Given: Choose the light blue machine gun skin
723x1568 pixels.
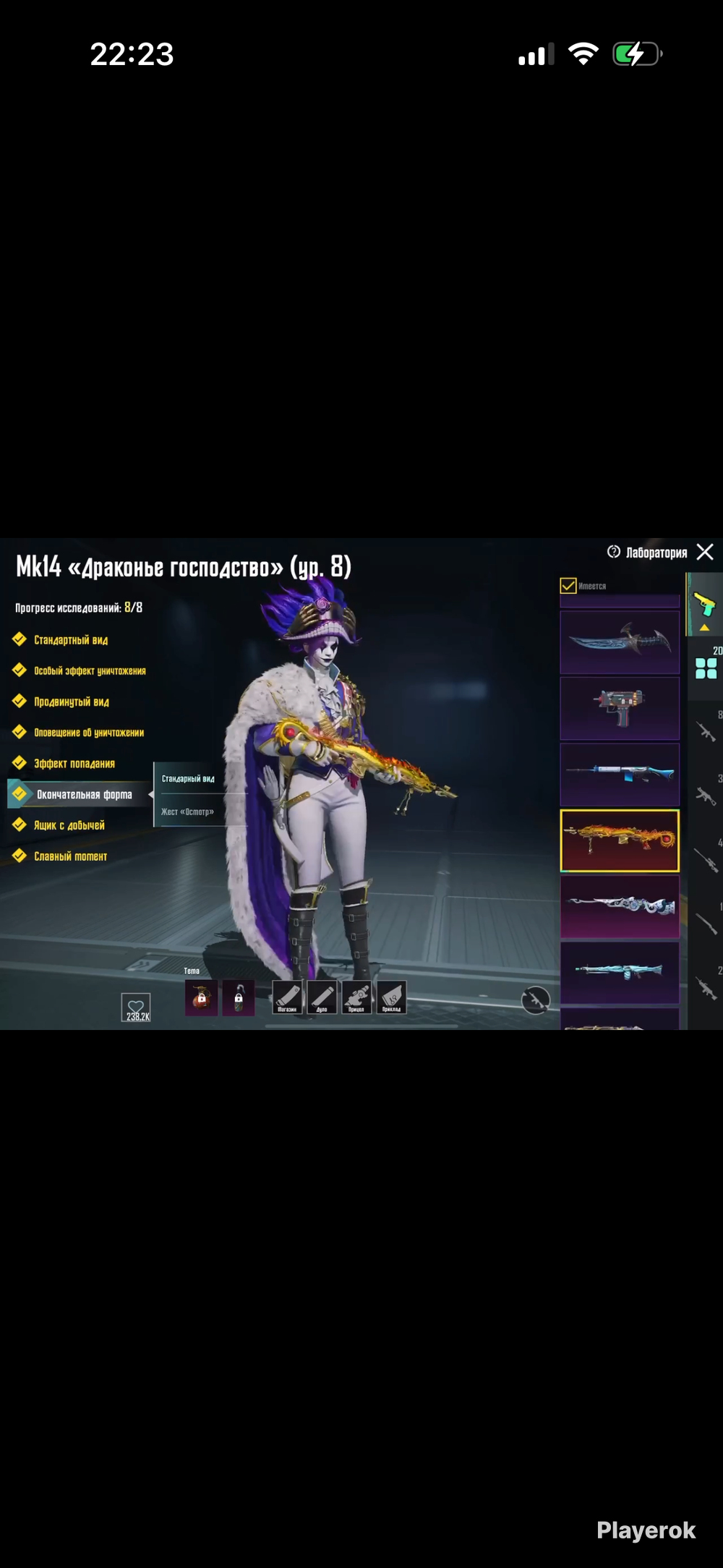Looking at the screenshot, I should coord(620,972).
